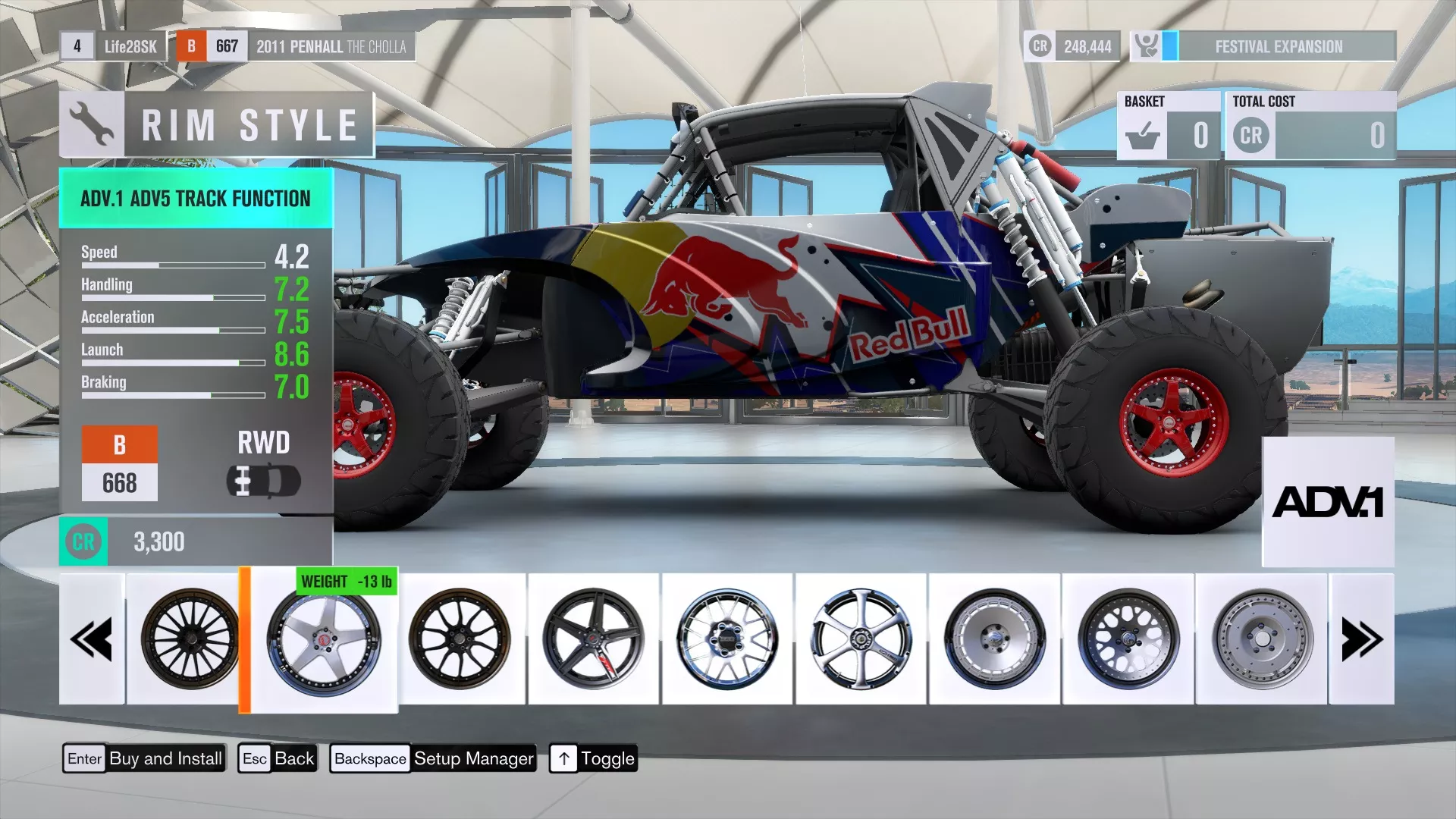Screen dimensions: 1456x819
Task: Show previous rims with the left double arrow
Action: [92, 639]
